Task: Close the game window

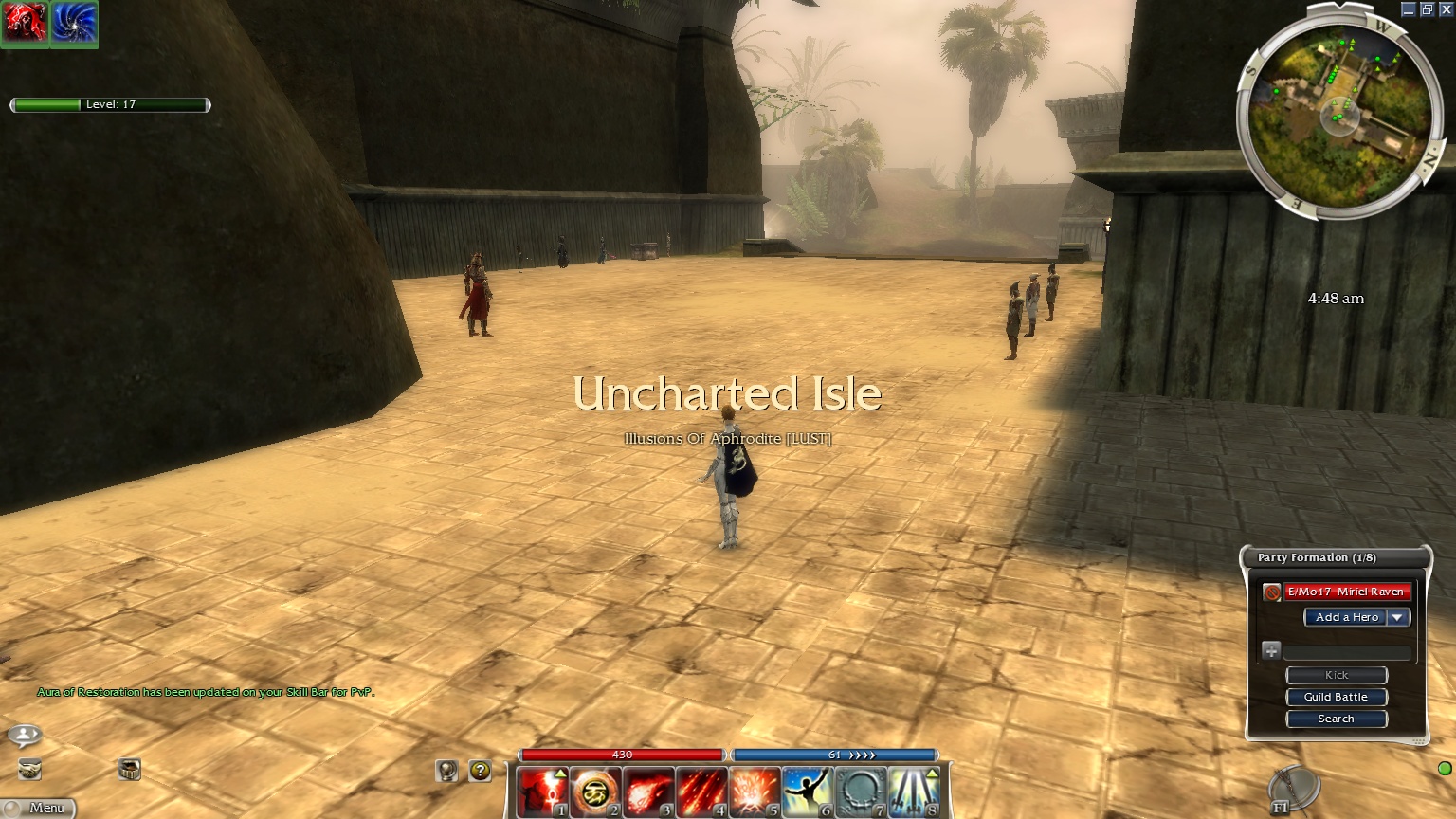Action: pyautogui.click(x=1446, y=9)
